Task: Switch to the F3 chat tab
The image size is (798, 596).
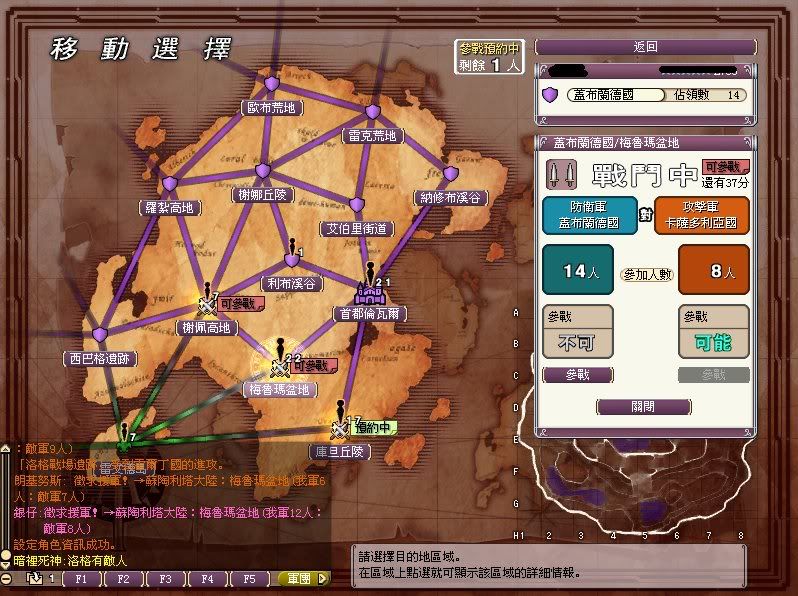Action: 165,578
